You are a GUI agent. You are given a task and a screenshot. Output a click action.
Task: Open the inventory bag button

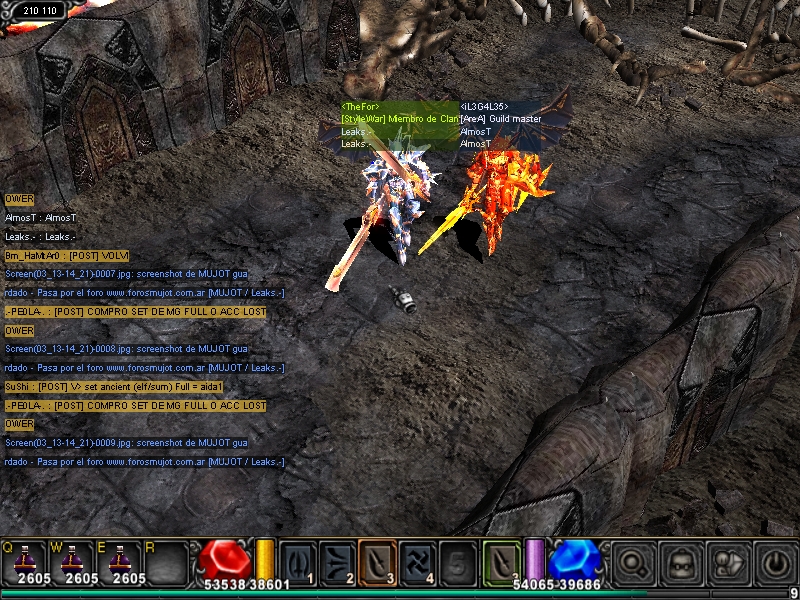[x=682, y=563]
